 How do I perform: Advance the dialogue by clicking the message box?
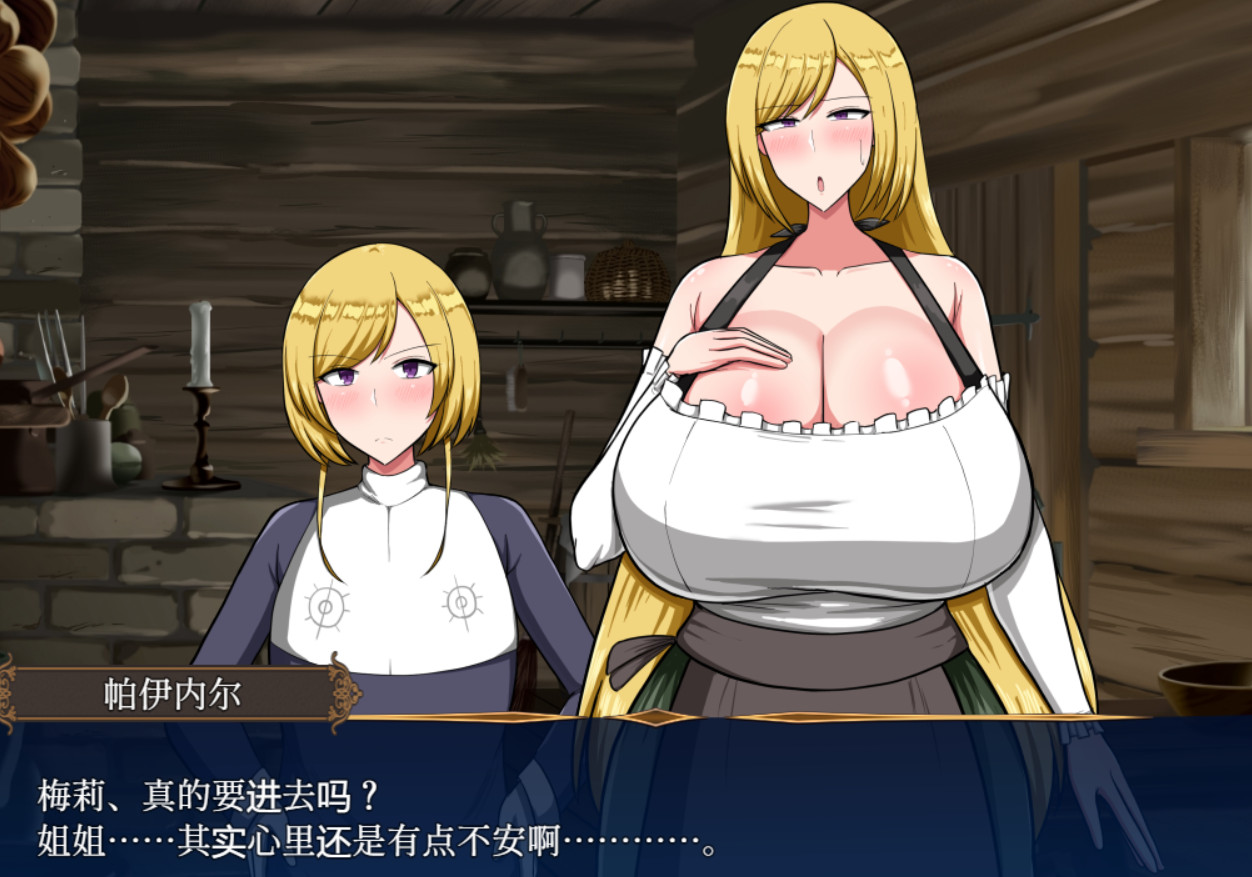click(x=626, y=800)
